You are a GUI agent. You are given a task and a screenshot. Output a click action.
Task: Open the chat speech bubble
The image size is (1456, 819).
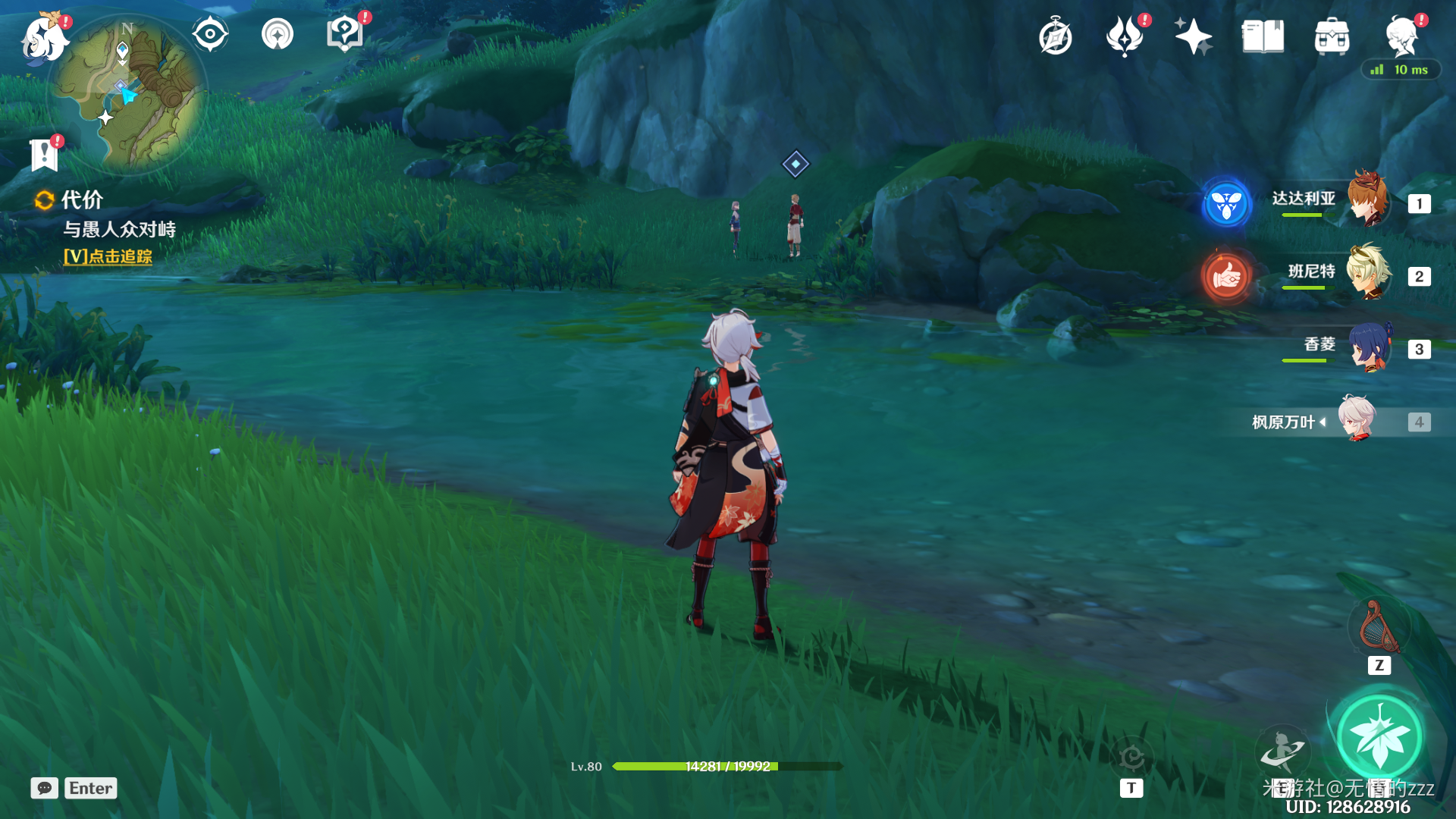pyautogui.click(x=45, y=788)
